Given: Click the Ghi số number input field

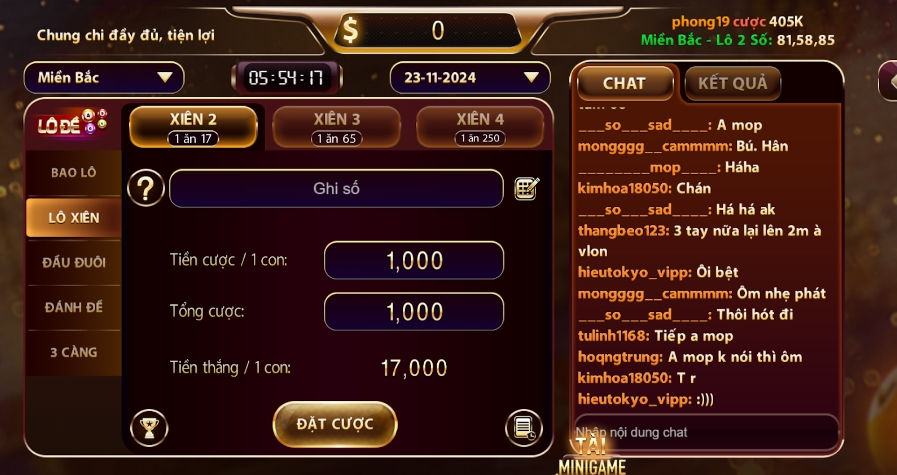Looking at the screenshot, I should point(336,188).
